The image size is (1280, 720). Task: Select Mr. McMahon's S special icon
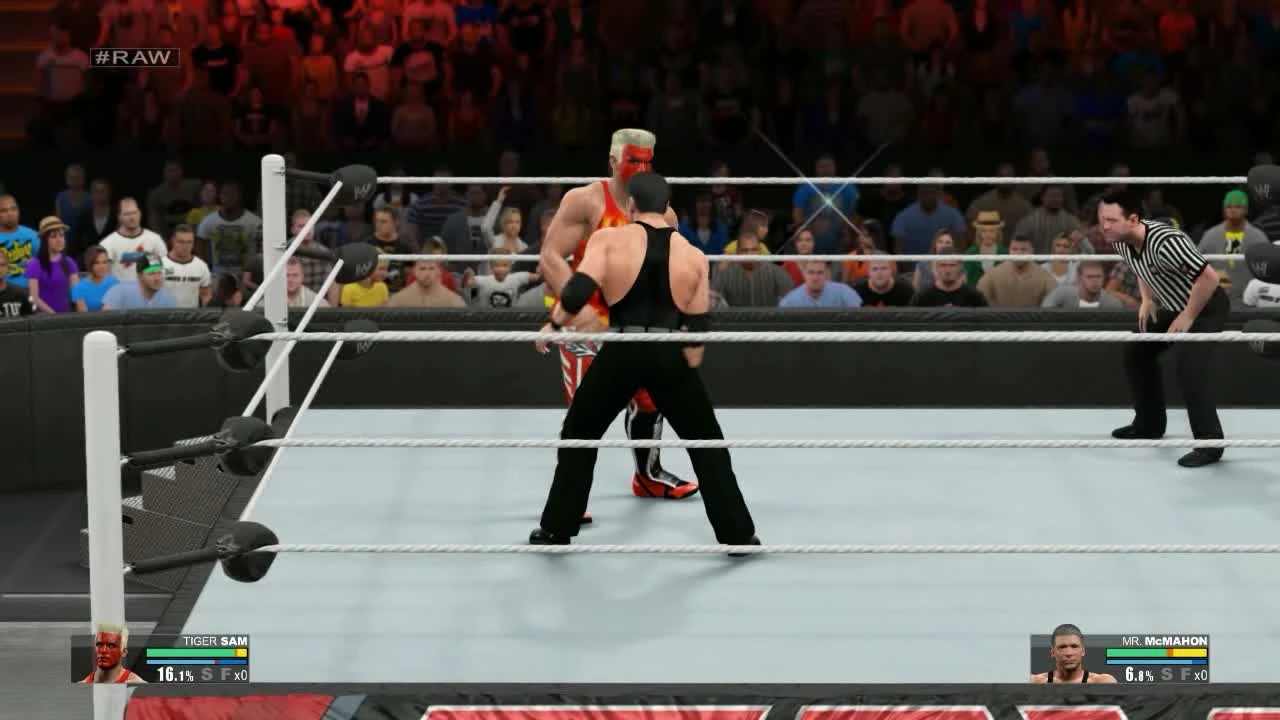[x=1167, y=673]
